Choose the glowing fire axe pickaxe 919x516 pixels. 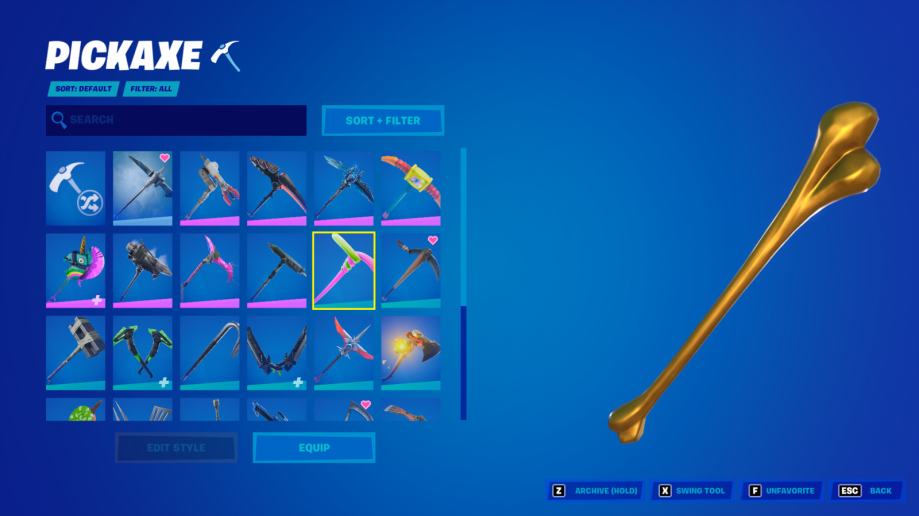click(410, 352)
